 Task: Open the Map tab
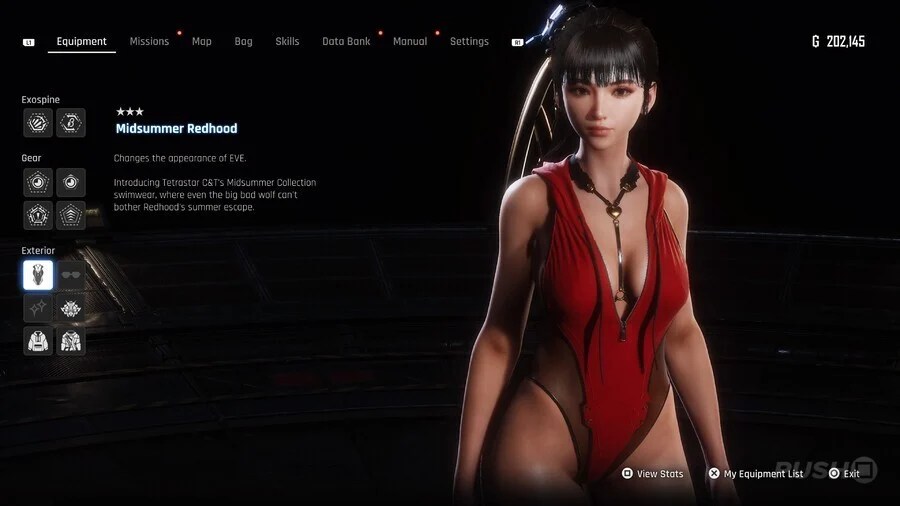click(202, 42)
